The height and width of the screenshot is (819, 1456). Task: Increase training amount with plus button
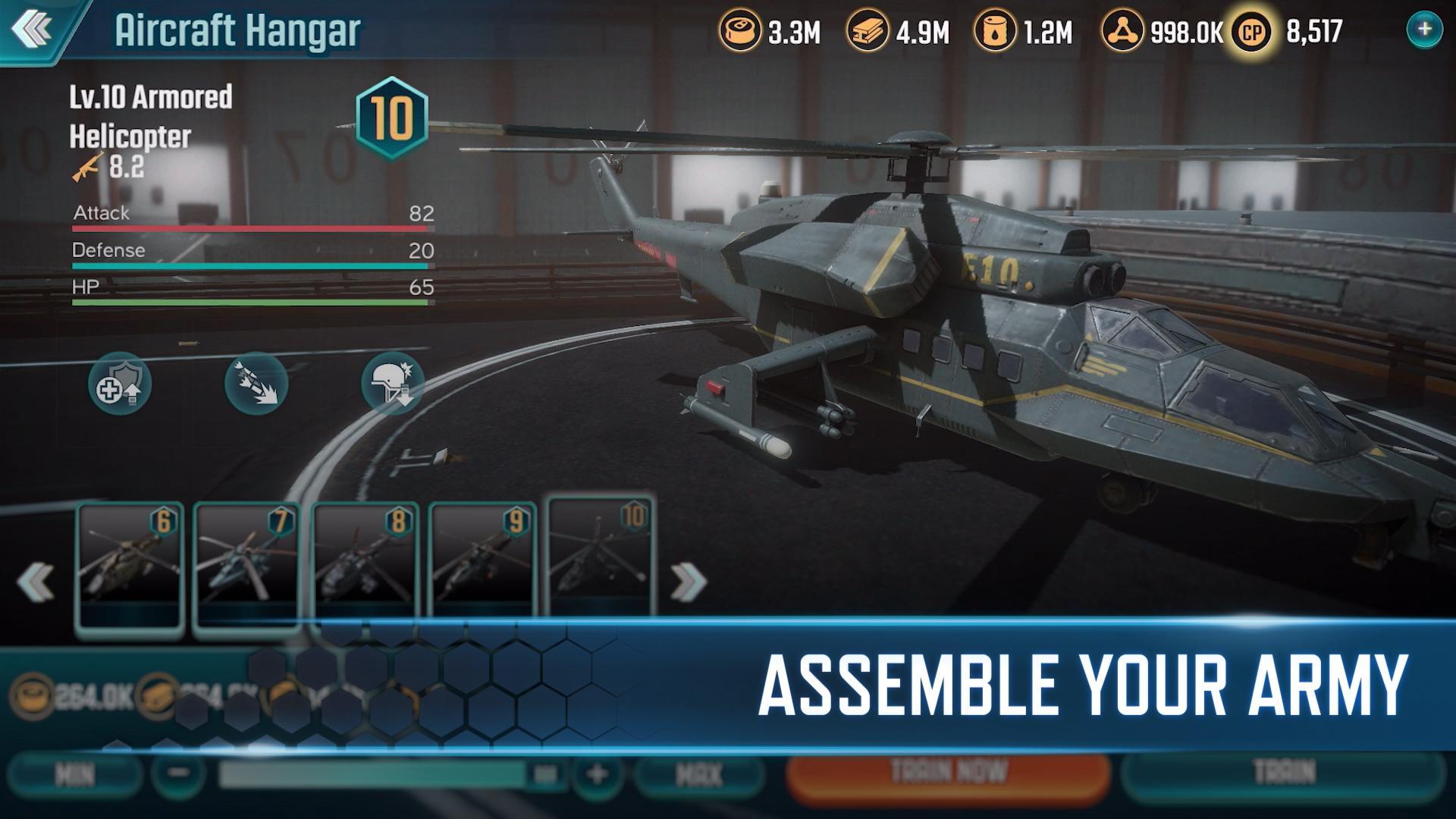click(597, 774)
